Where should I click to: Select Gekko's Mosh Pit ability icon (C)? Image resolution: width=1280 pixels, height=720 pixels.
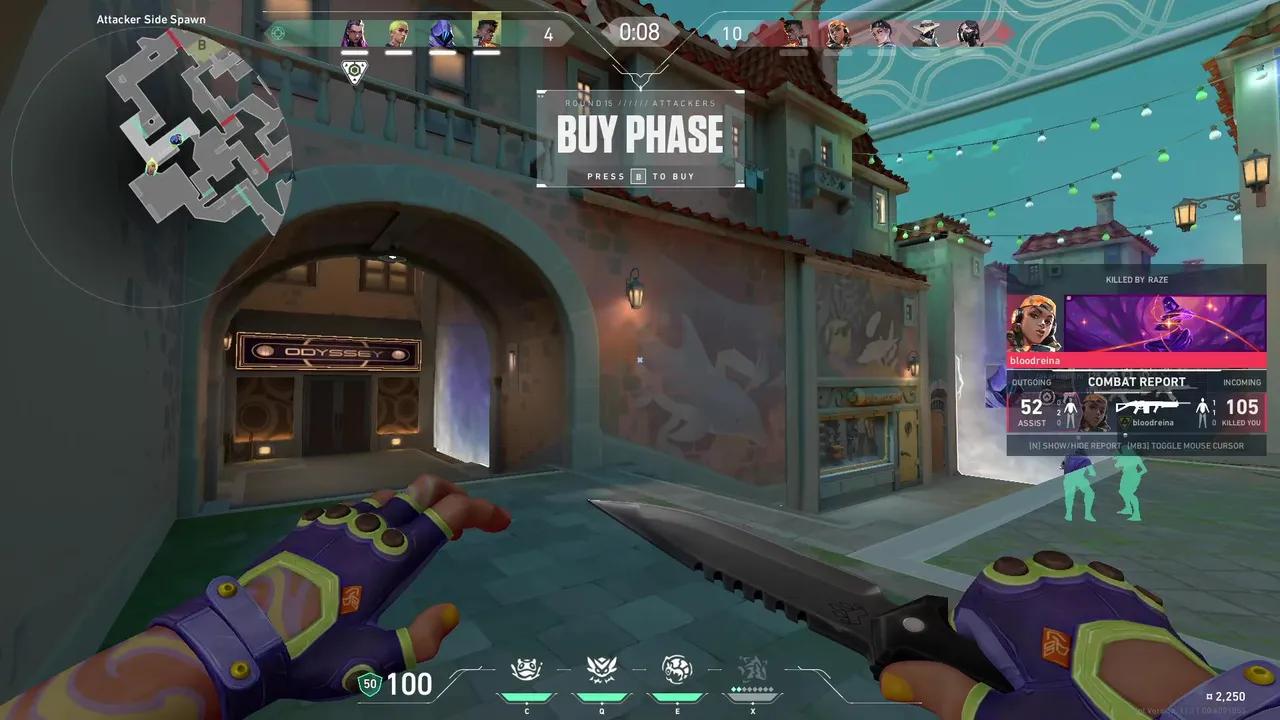(x=527, y=672)
